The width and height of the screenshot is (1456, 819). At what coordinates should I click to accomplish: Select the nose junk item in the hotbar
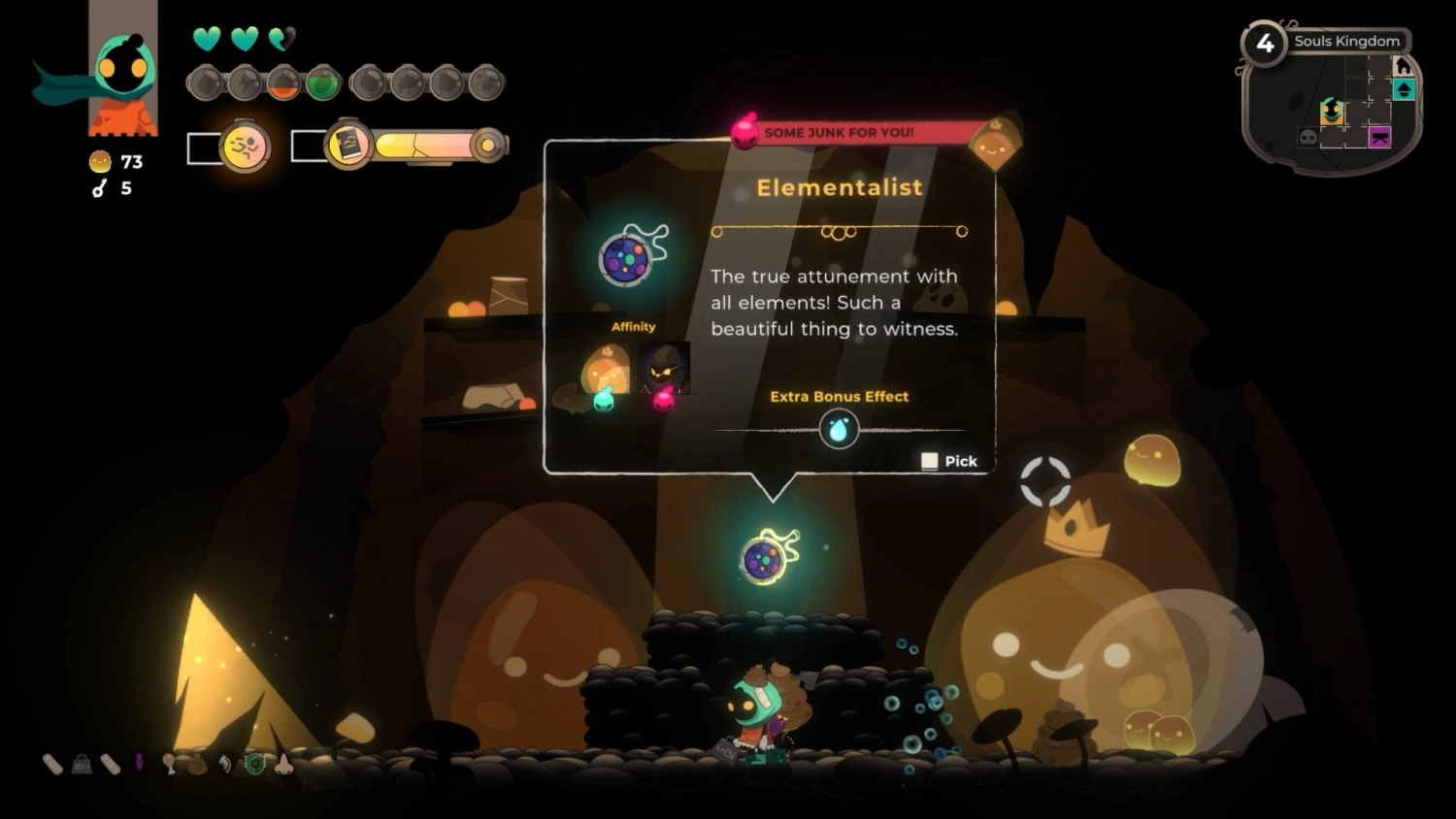(x=283, y=766)
